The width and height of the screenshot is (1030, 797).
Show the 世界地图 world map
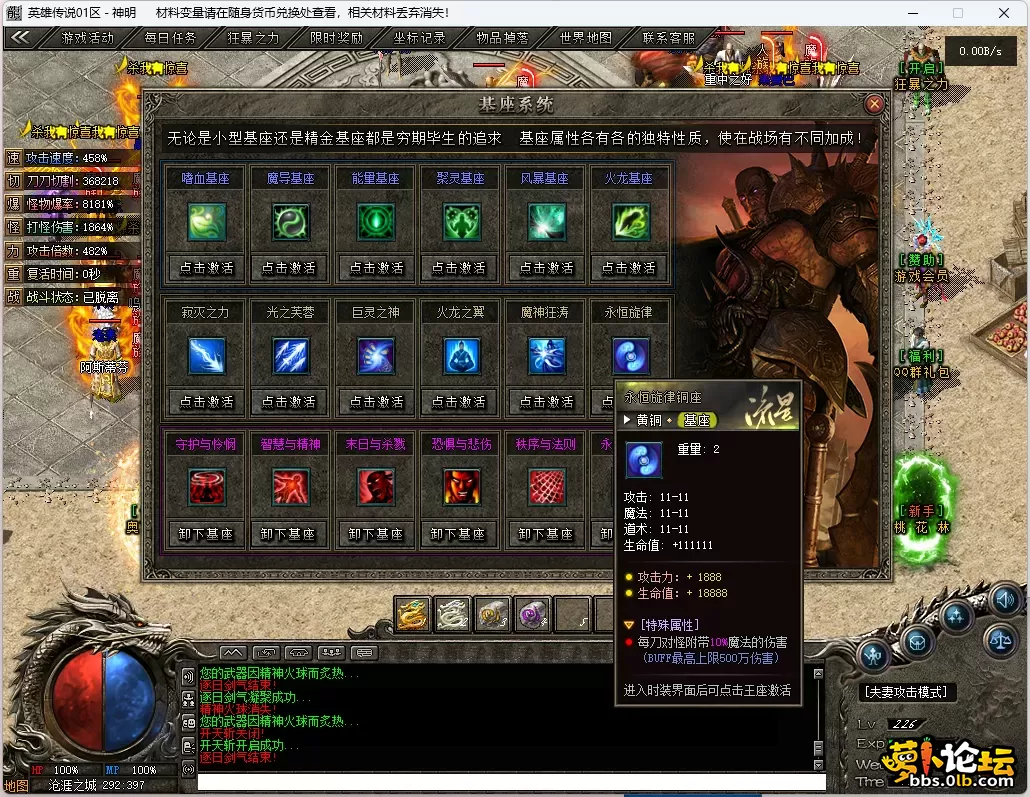(585, 38)
